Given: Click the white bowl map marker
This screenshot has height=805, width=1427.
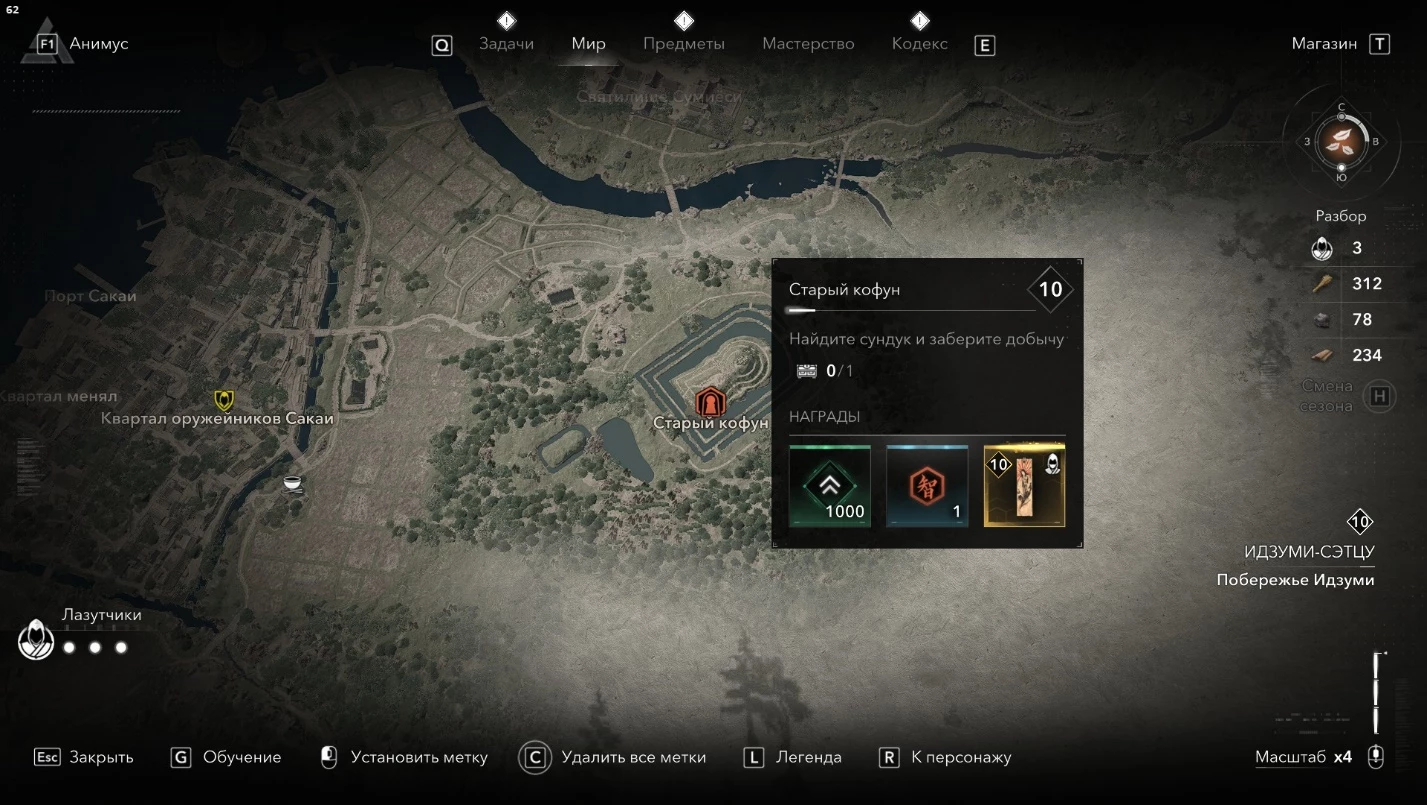Looking at the screenshot, I should pos(293,484).
